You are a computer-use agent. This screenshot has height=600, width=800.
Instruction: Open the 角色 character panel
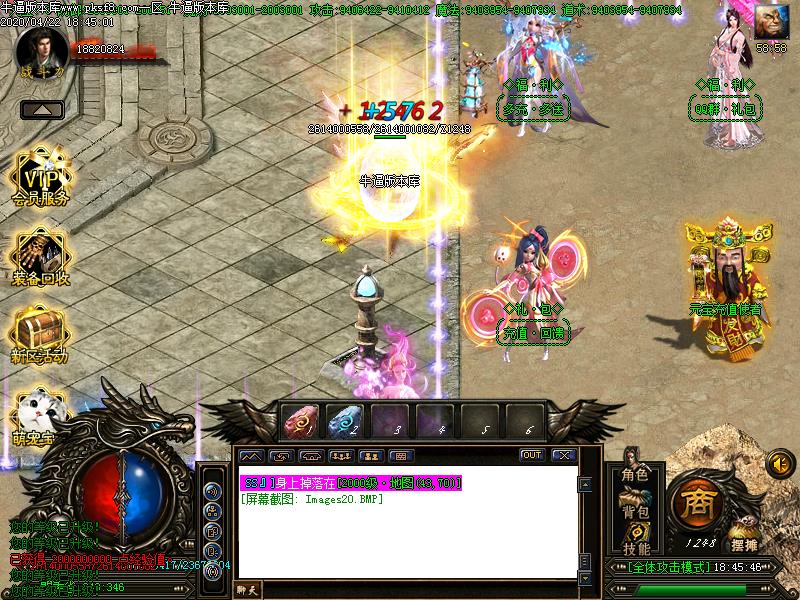[635, 474]
